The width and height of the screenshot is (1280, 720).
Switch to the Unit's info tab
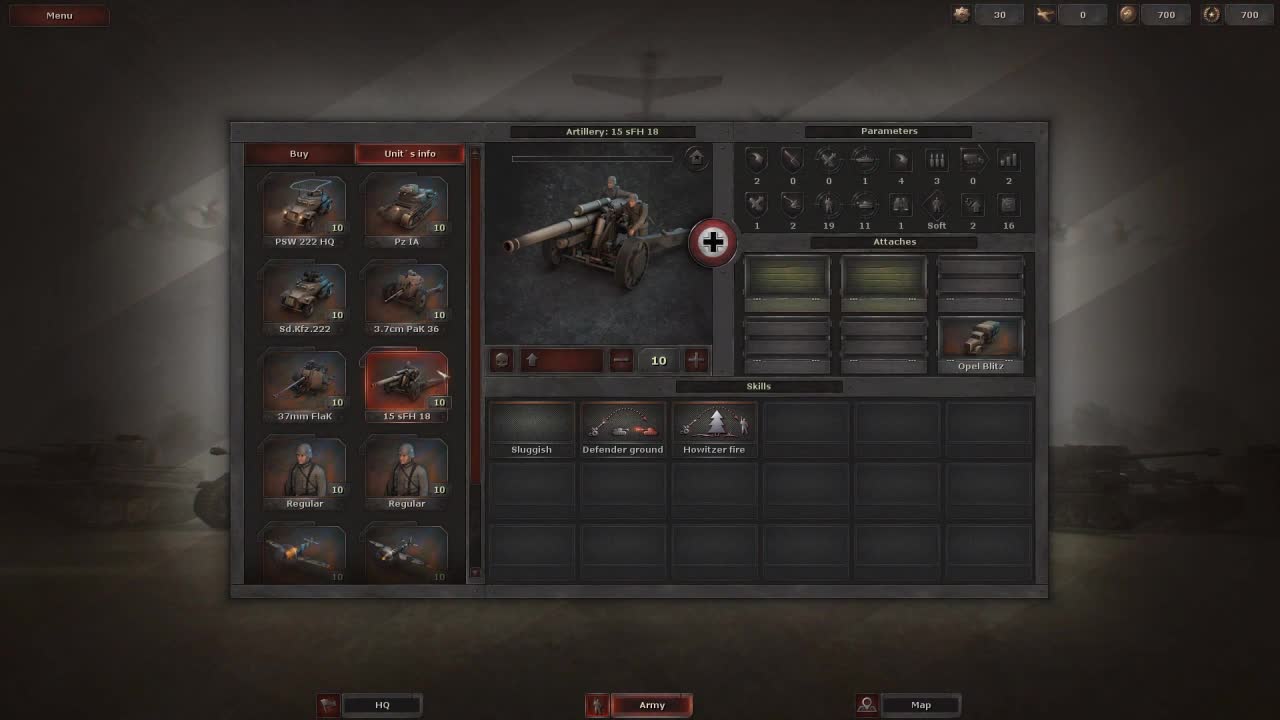(x=408, y=153)
